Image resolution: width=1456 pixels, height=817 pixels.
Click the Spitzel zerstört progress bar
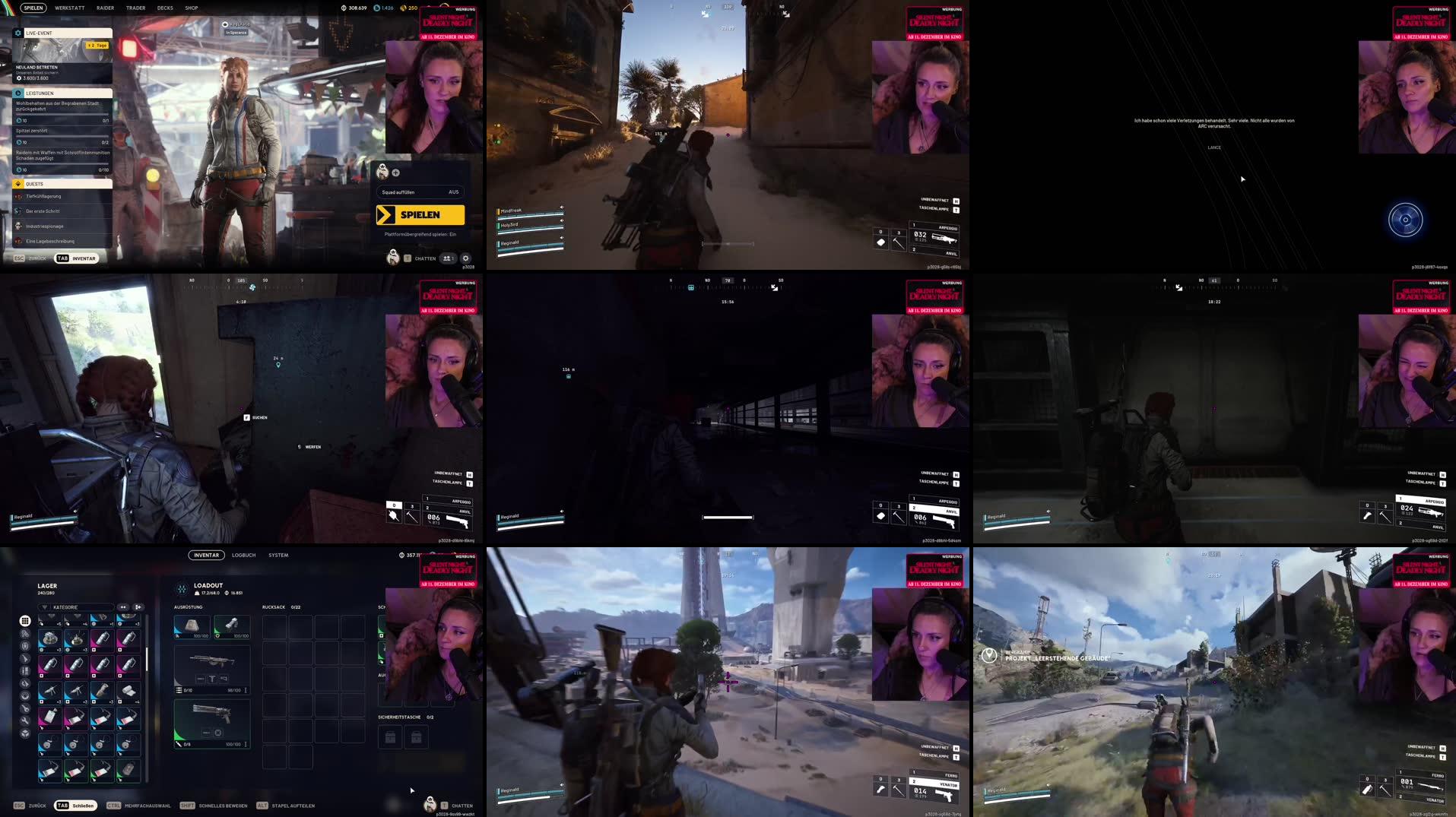click(x=62, y=135)
